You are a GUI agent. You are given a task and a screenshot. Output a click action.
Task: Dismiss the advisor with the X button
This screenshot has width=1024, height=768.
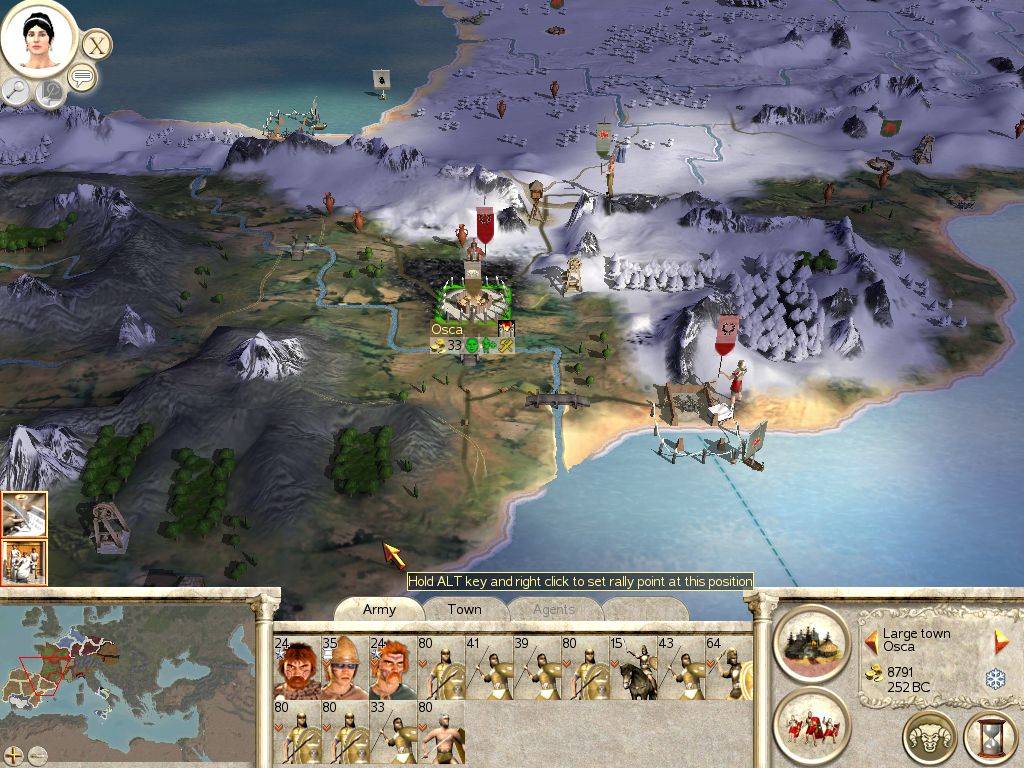pyautogui.click(x=96, y=44)
